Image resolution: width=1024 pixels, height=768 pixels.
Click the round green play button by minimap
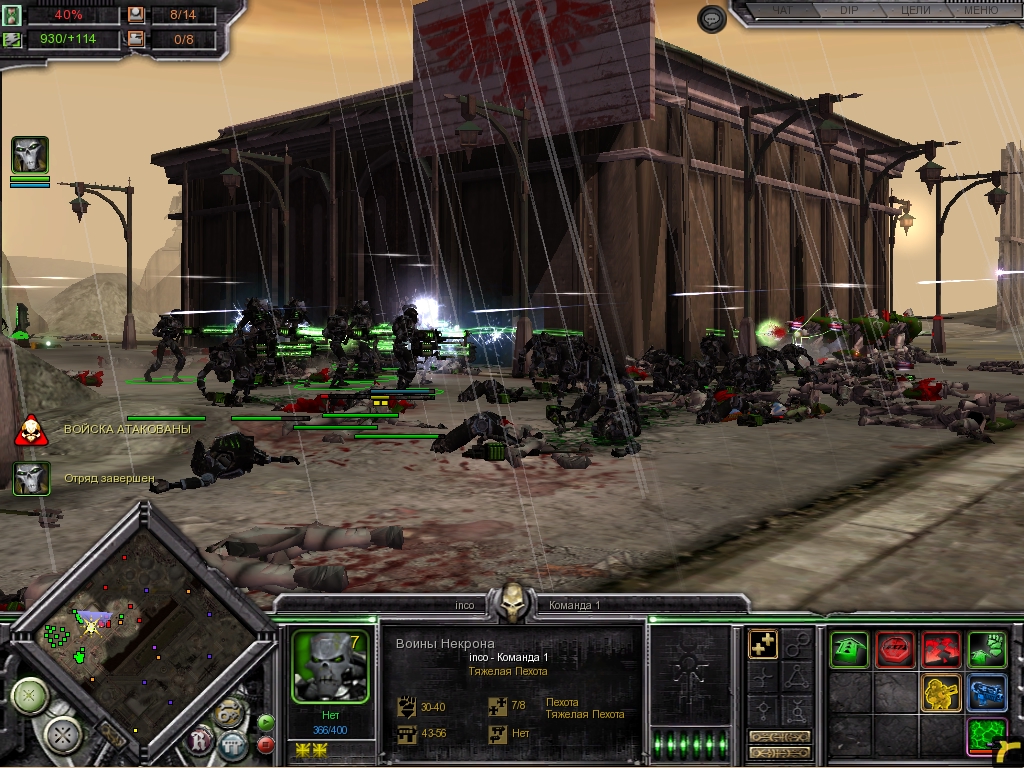266,721
